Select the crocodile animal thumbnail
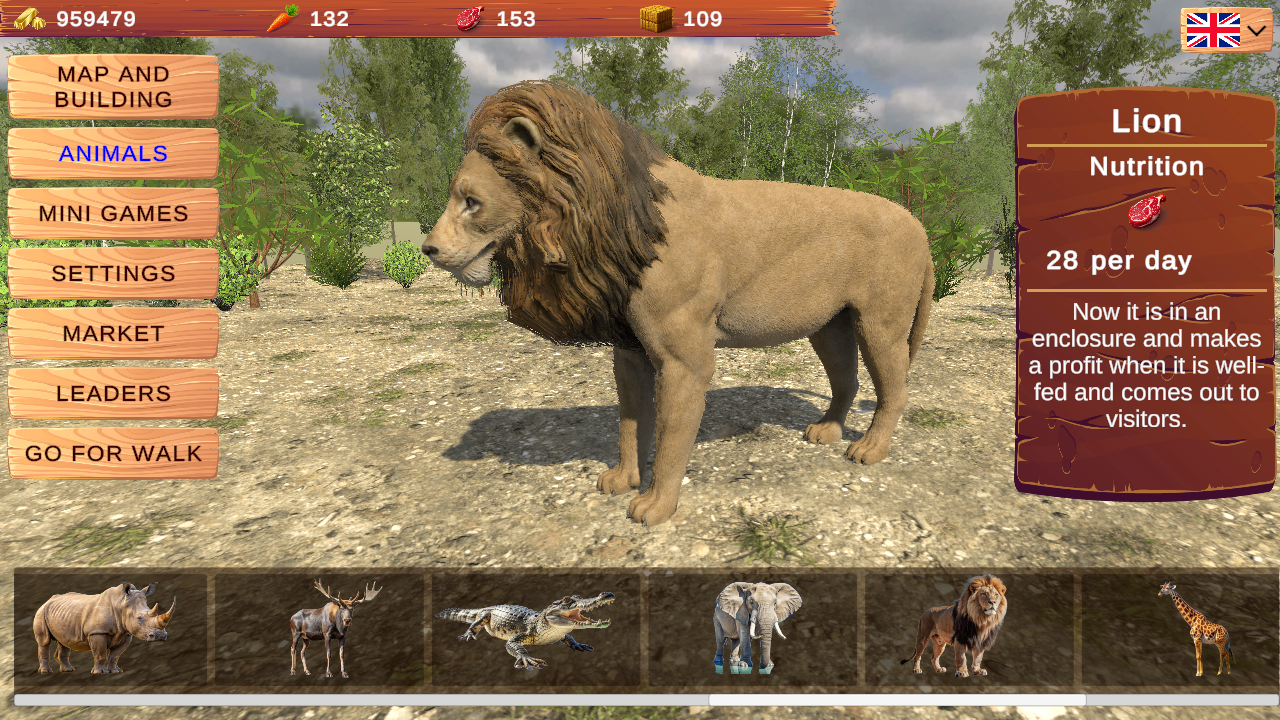Screen dimensions: 1280x720 pos(537,625)
